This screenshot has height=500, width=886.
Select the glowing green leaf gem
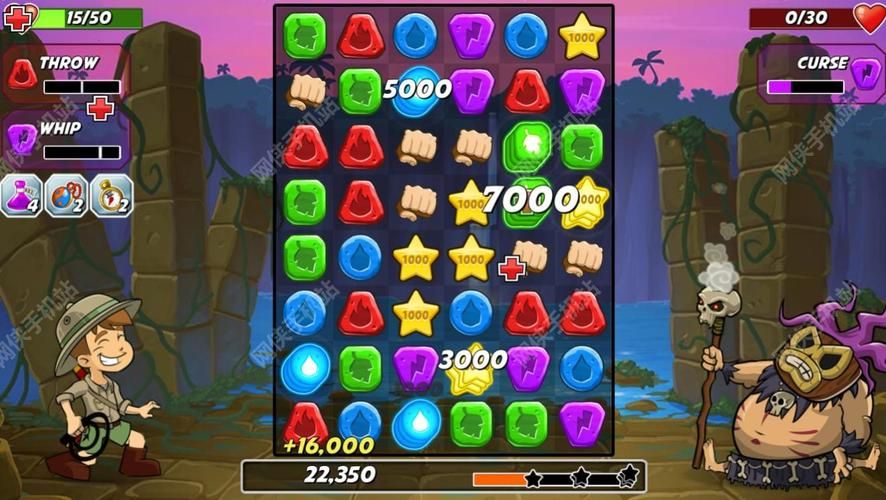[x=527, y=144]
